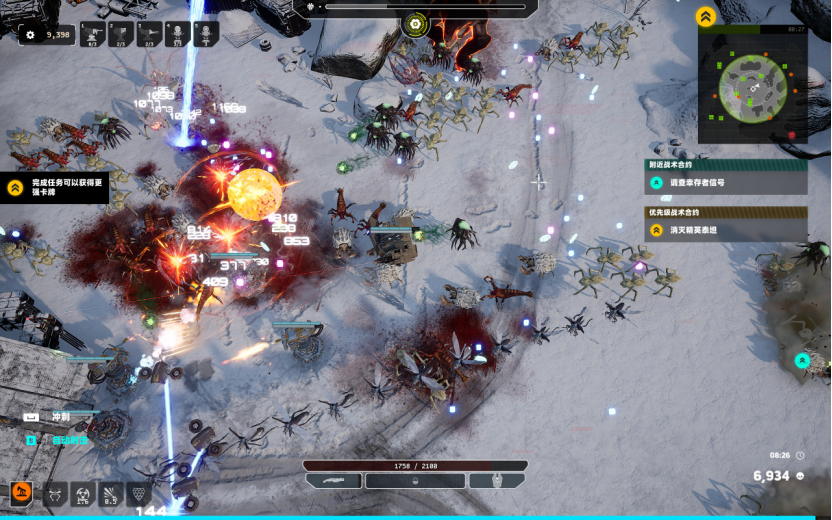Click the 完成任务可以获得更强卡牌 notification
832x520 pixels.
point(55,187)
